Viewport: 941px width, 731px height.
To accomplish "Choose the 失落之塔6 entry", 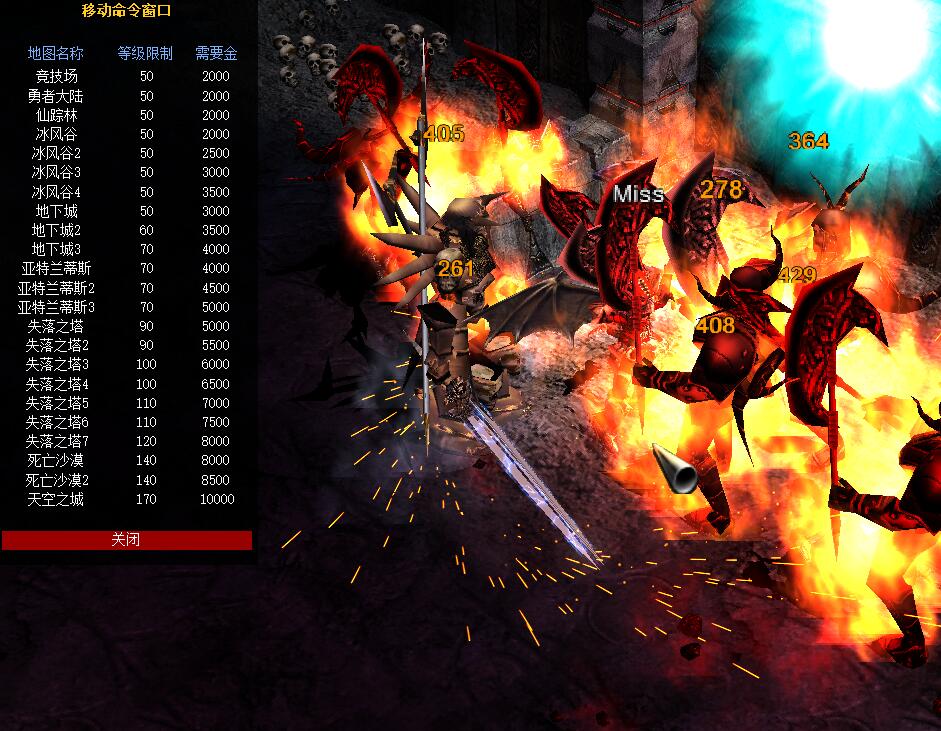I will 56,422.
